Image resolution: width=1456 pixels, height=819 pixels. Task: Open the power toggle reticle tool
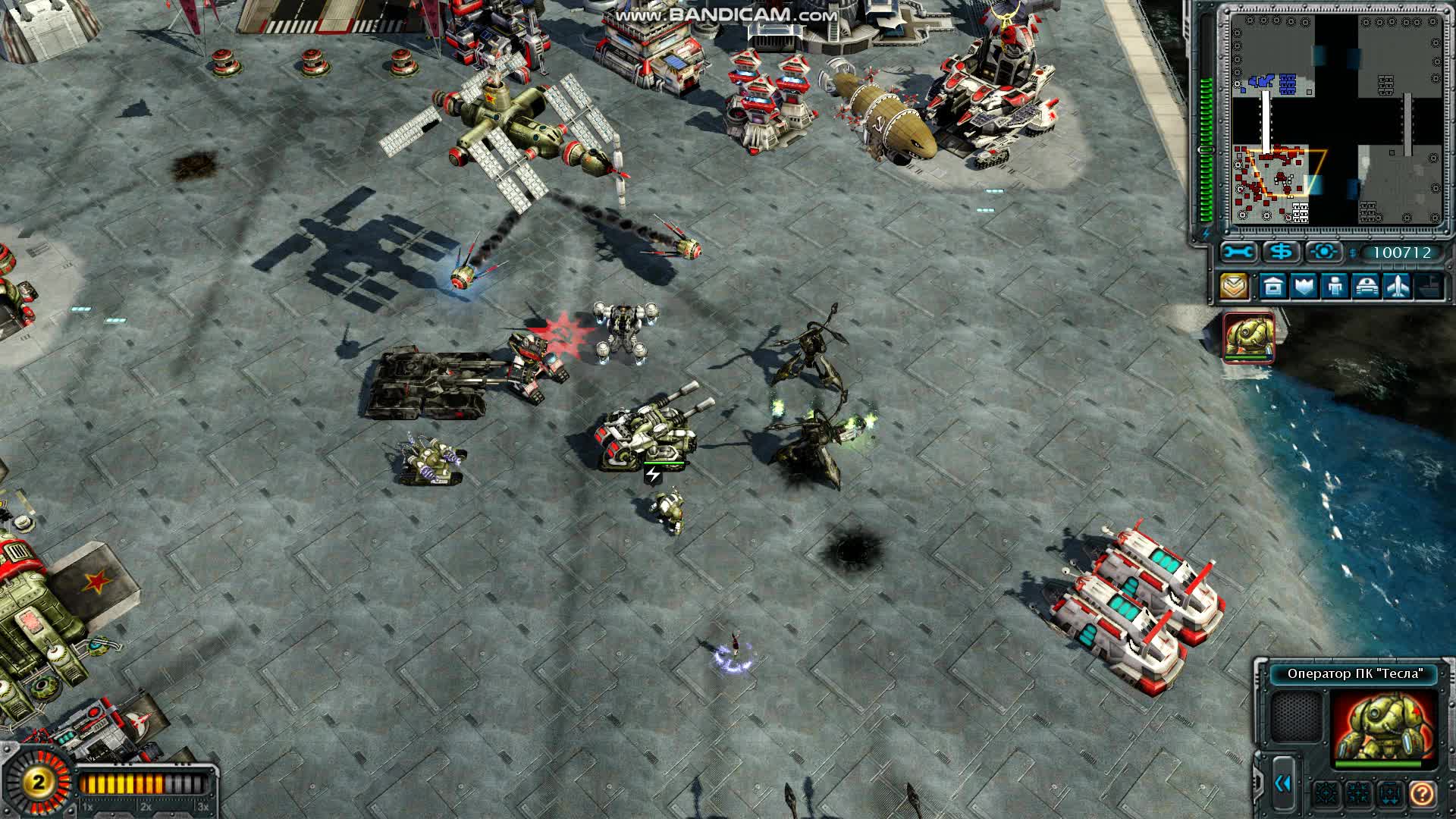[x=1324, y=253]
